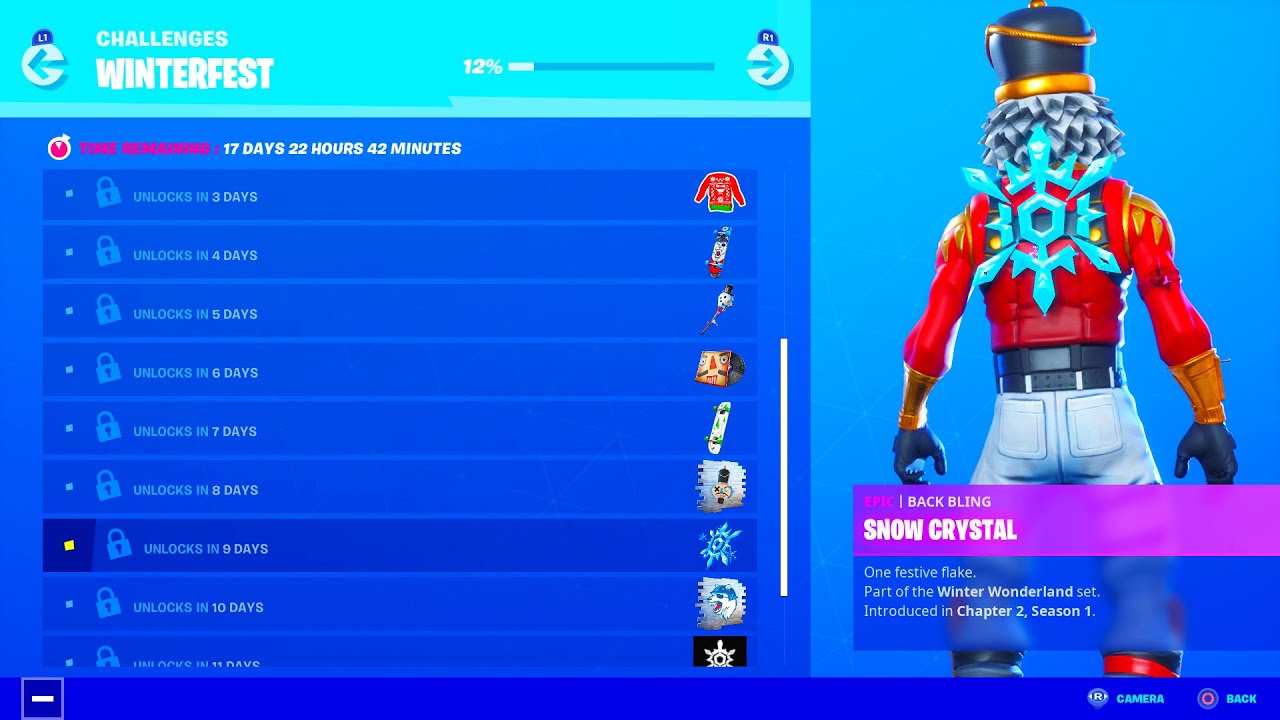Preview the Snow Crystal snowflake reward icon
Image resolution: width=1280 pixels, height=720 pixels.
coord(720,546)
